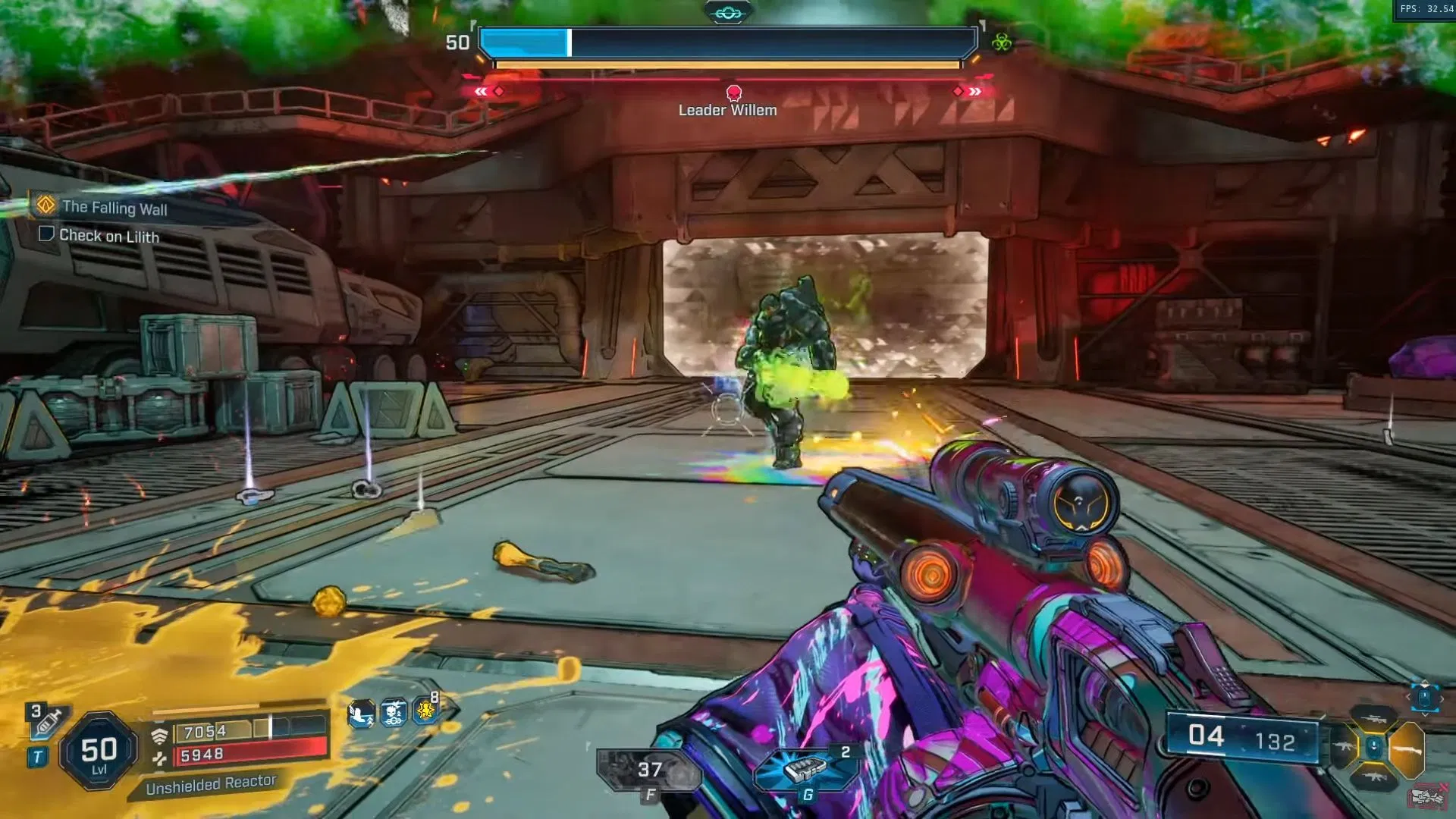Switch to the bottom weapon slot
The image size is (1456, 819).
(x=1373, y=777)
